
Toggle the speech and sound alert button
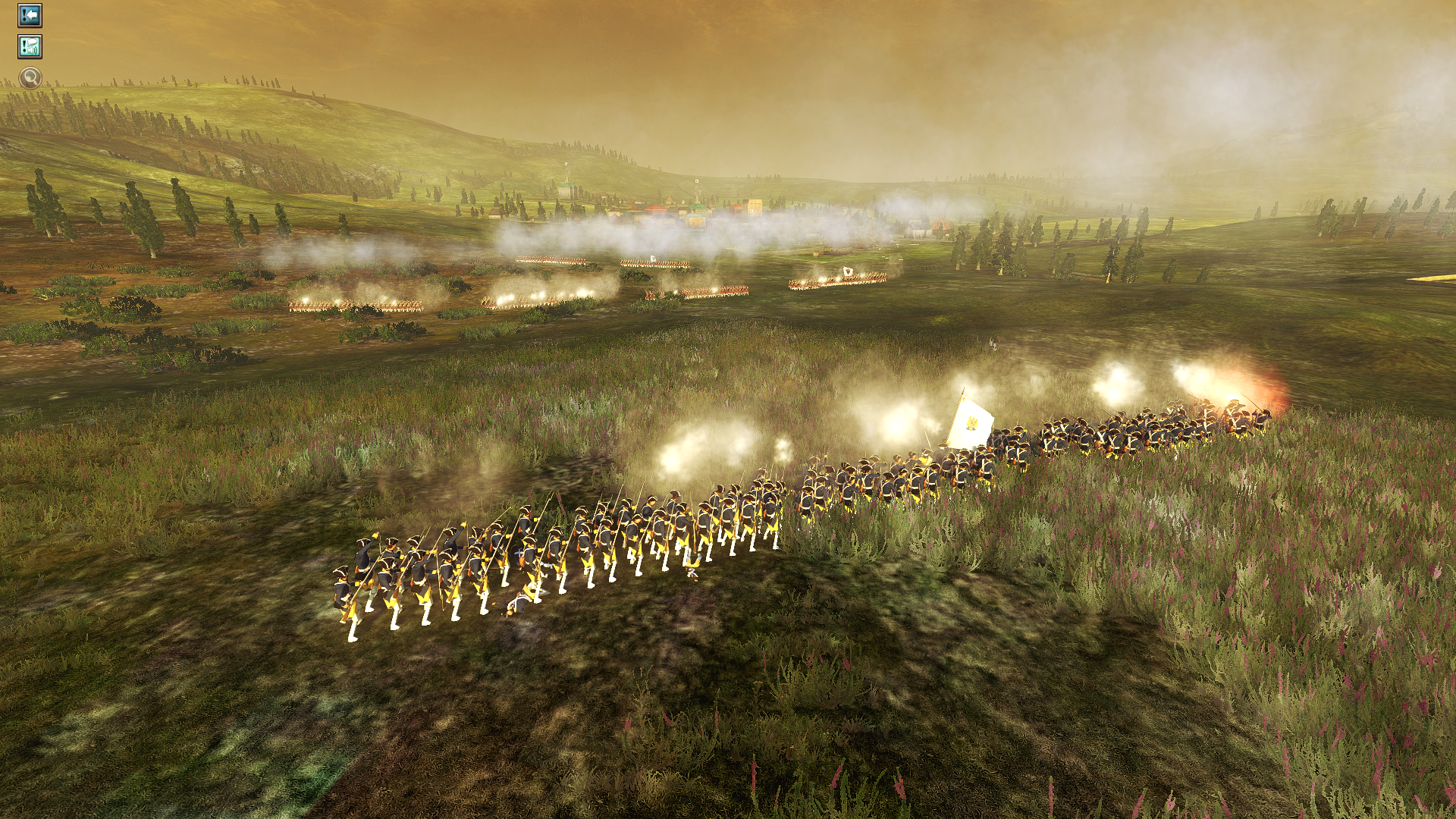click(x=30, y=47)
